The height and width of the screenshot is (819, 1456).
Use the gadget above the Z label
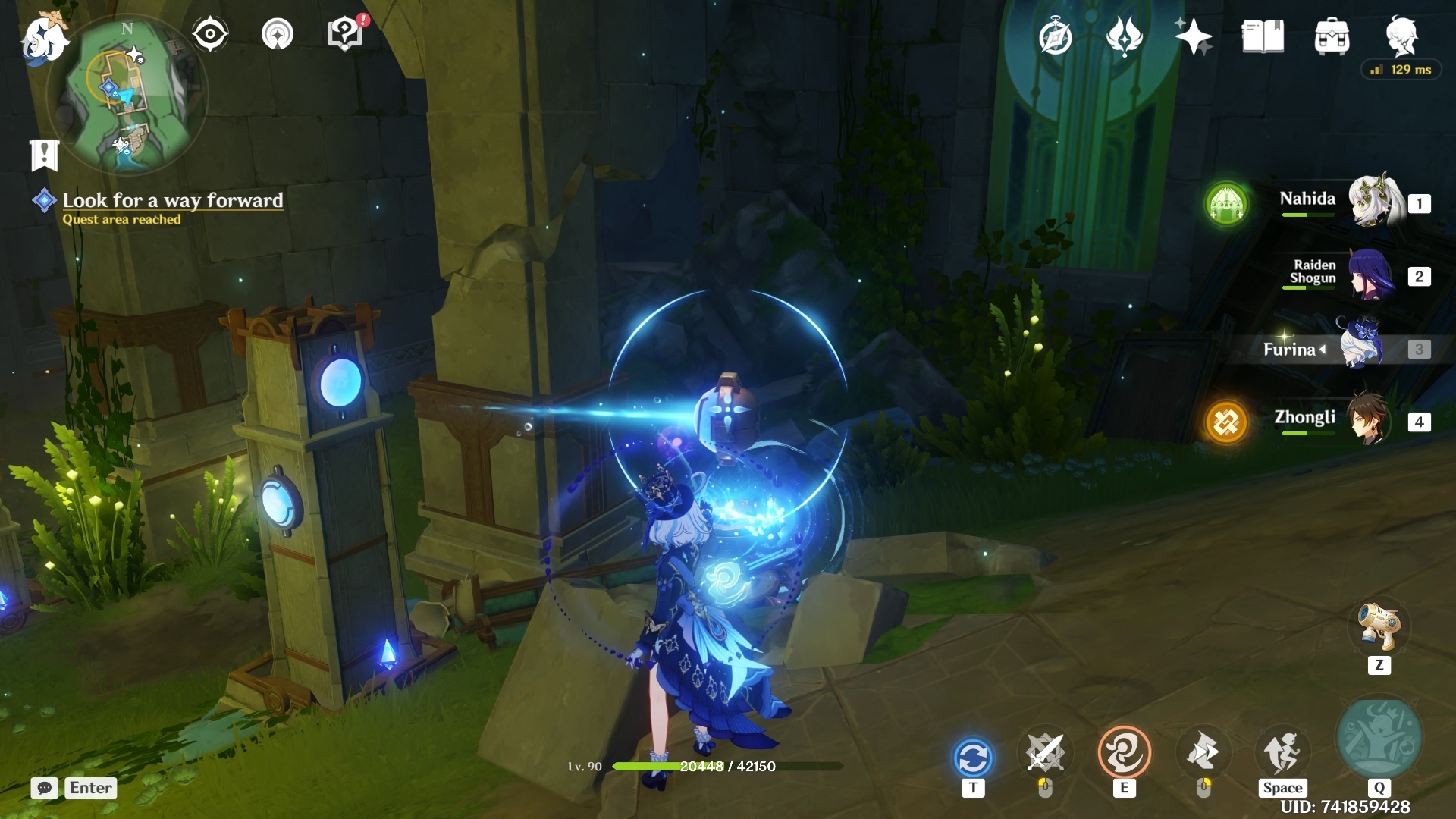click(1379, 627)
